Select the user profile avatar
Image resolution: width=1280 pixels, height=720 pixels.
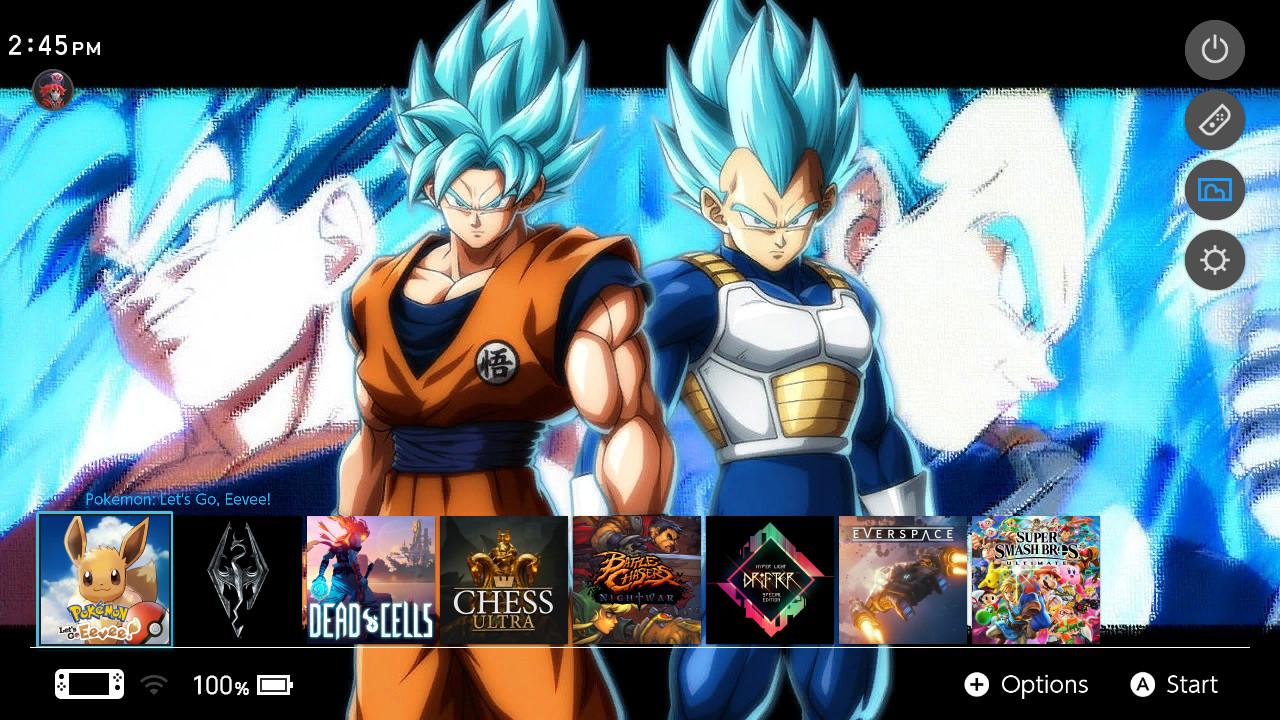[x=52, y=90]
